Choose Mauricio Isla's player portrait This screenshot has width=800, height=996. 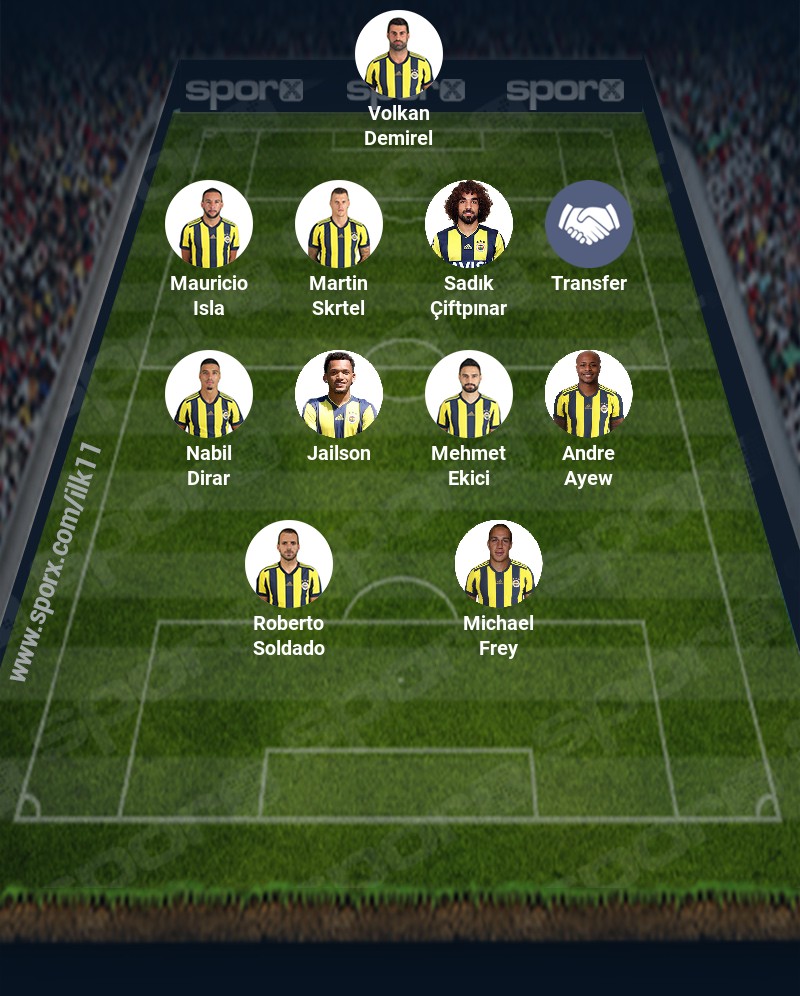(208, 225)
